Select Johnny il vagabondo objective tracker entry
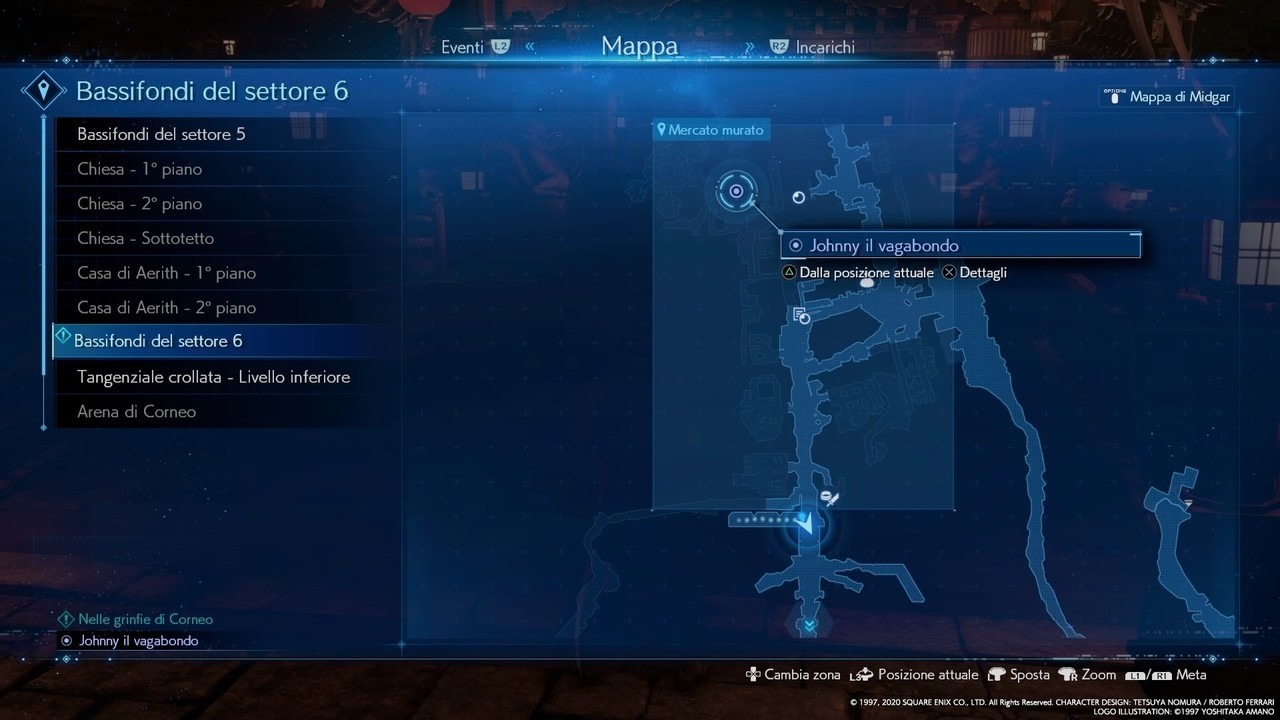 pos(138,641)
